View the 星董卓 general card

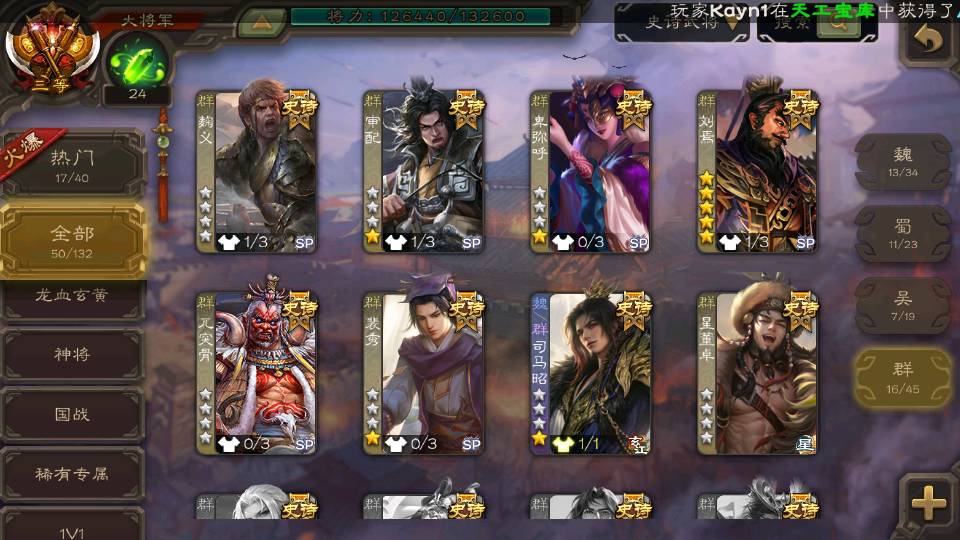[x=758, y=372]
